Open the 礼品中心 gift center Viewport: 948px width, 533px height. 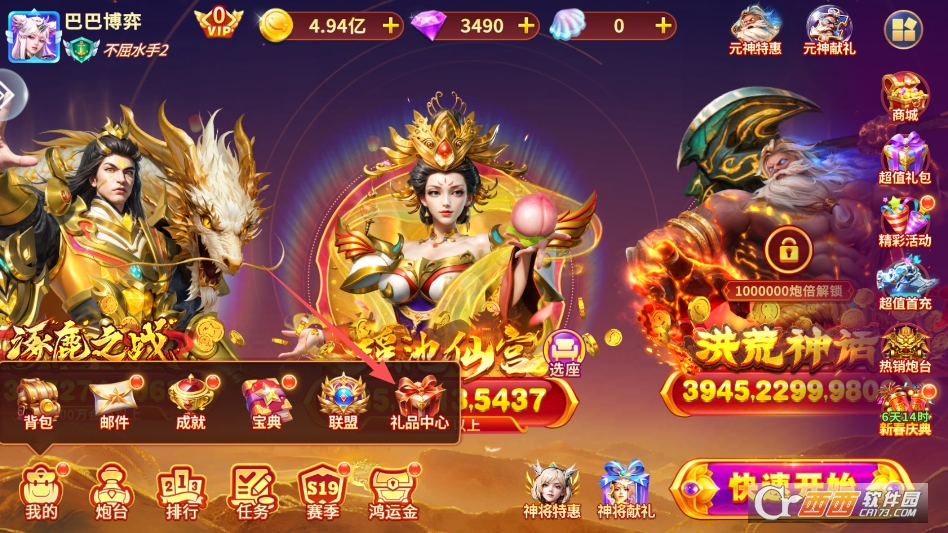tap(419, 402)
